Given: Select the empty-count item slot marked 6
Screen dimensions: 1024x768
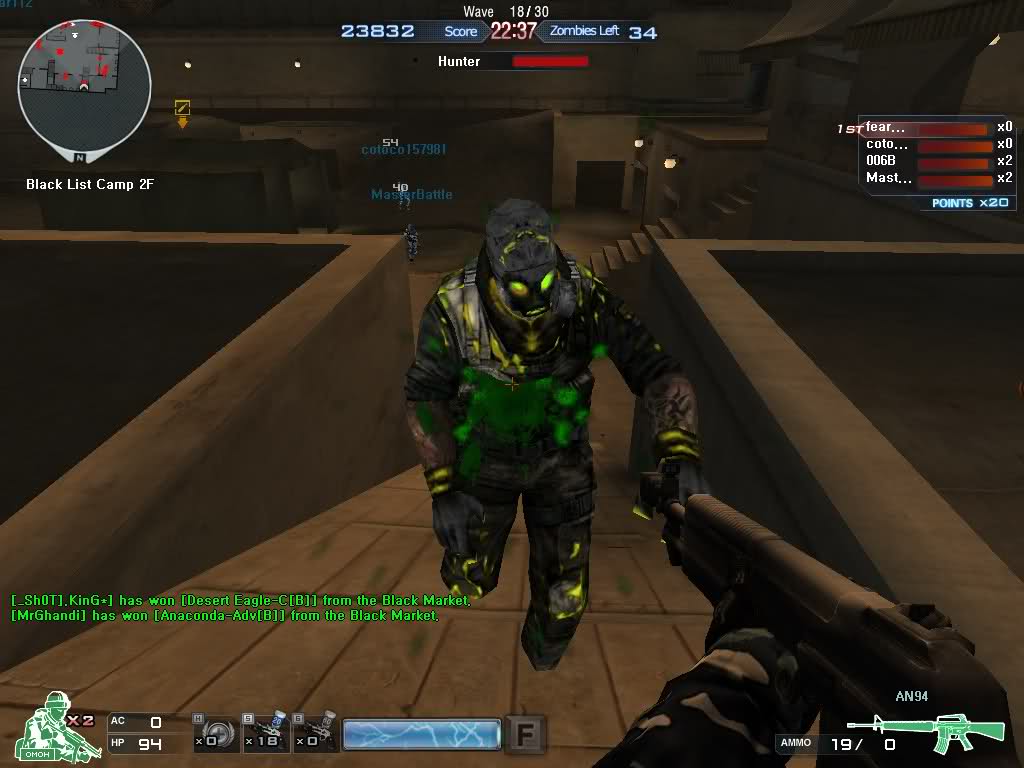Looking at the screenshot, I should pos(315,733).
